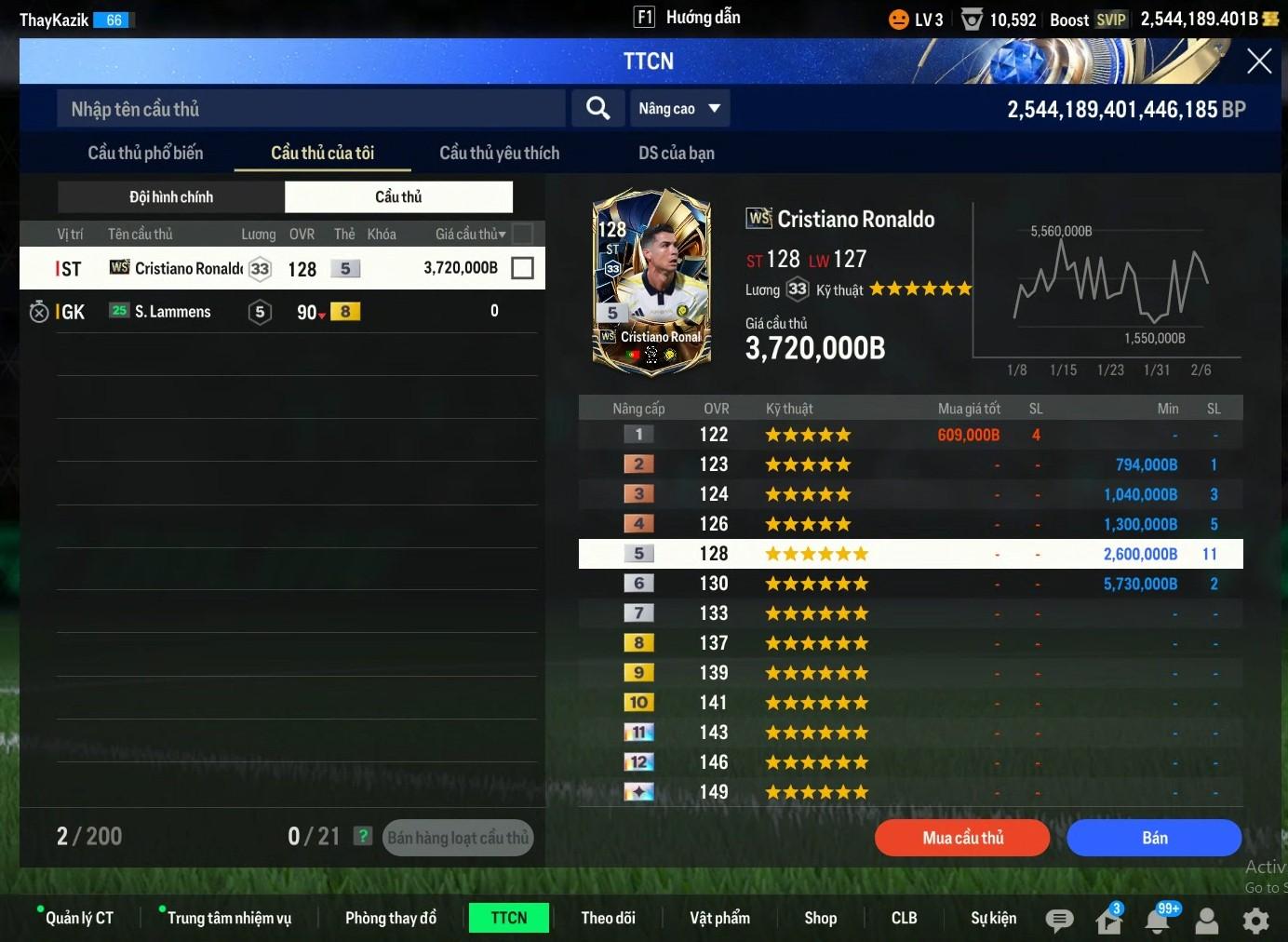Open the DS của bạn tab

676,153
